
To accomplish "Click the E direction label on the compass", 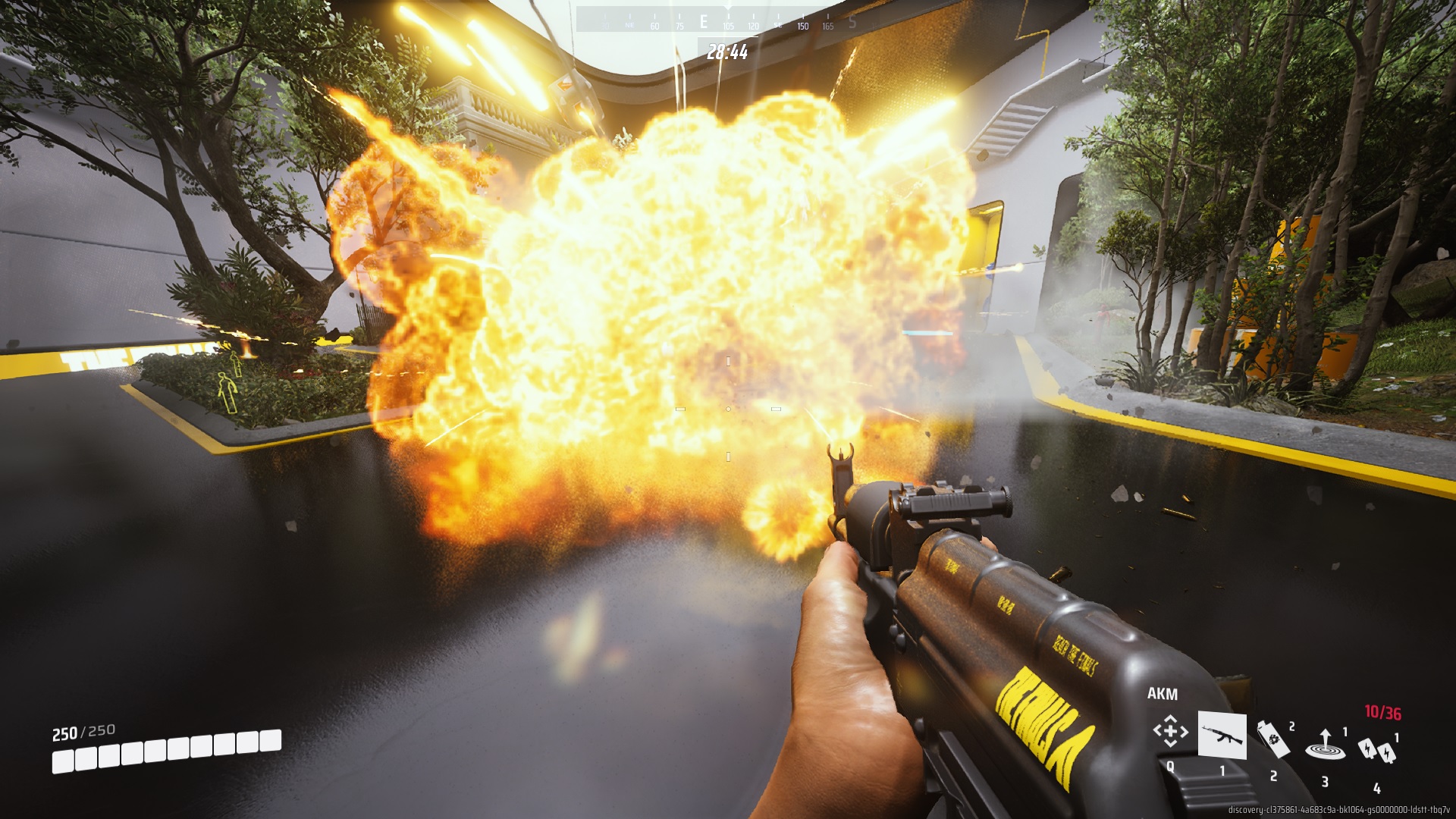I will pos(704,23).
